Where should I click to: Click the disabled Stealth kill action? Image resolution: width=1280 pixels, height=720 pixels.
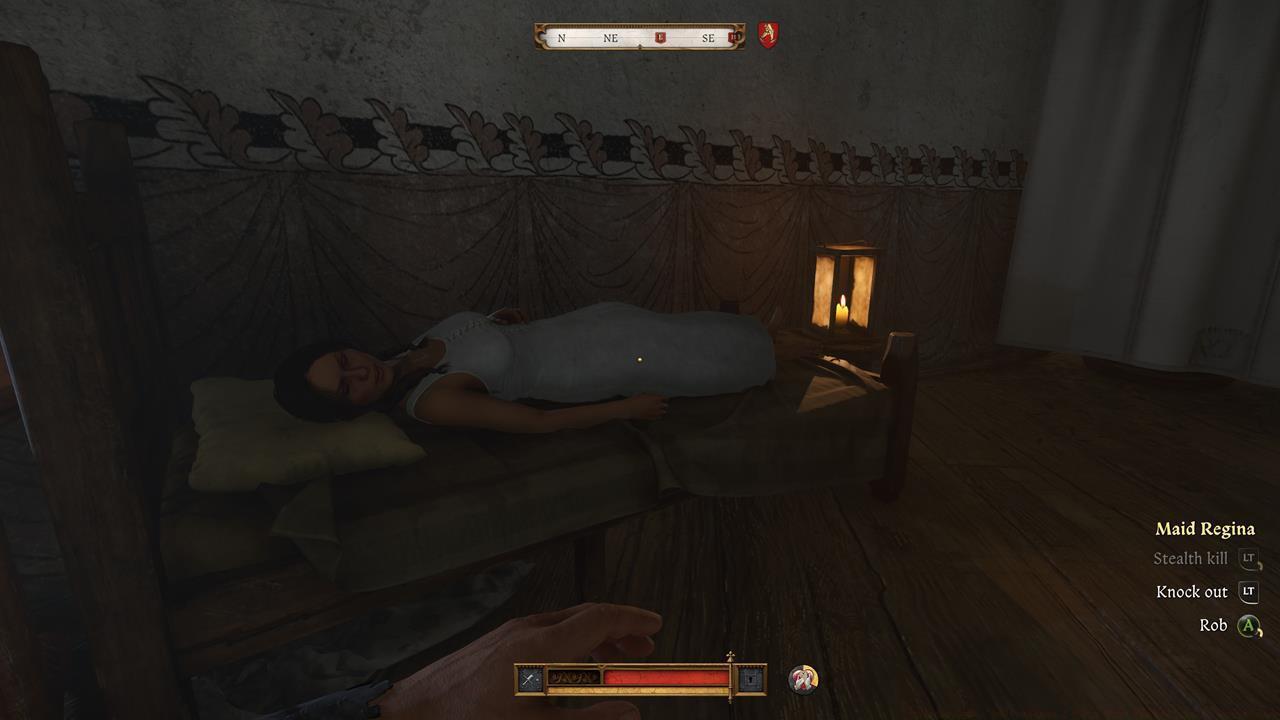(x=1190, y=559)
